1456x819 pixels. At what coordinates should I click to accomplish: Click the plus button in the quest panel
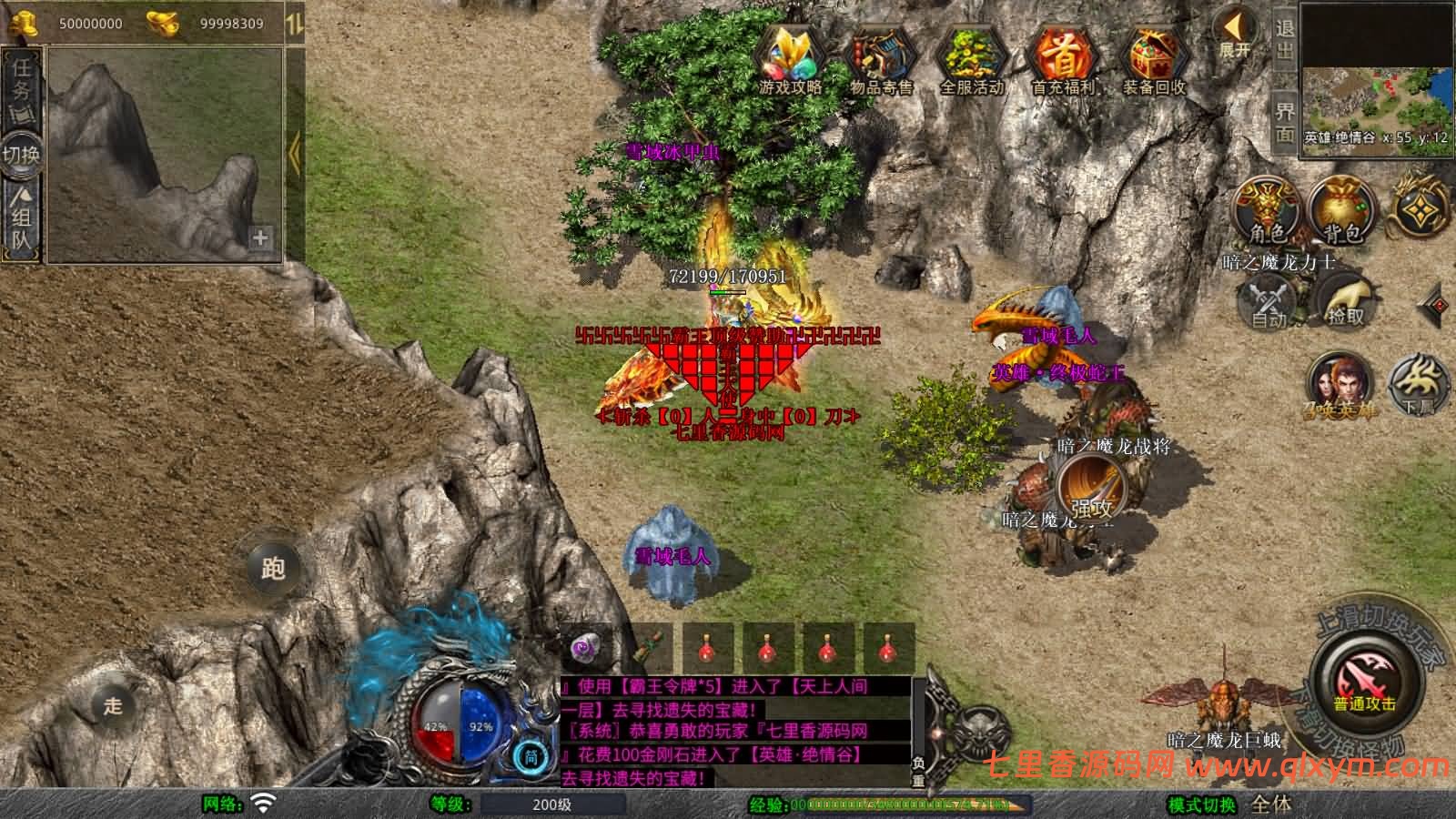pos(260,238)
